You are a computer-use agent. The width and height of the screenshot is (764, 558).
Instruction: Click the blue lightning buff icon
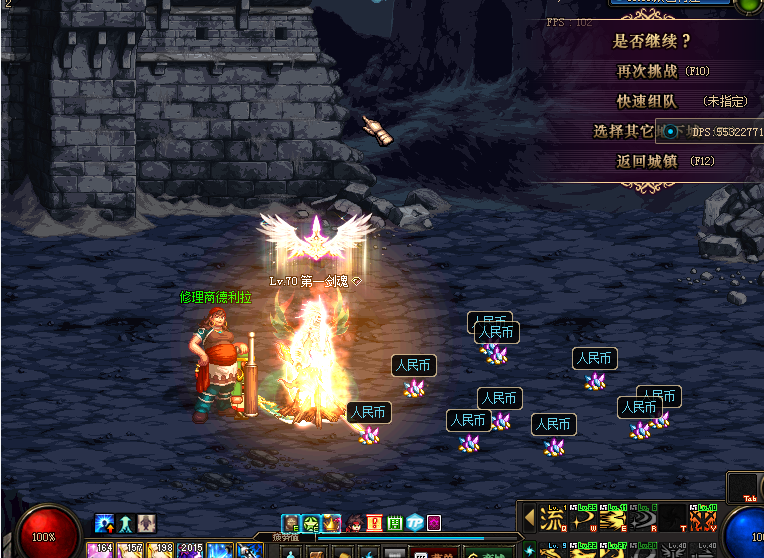pos(104,523)
